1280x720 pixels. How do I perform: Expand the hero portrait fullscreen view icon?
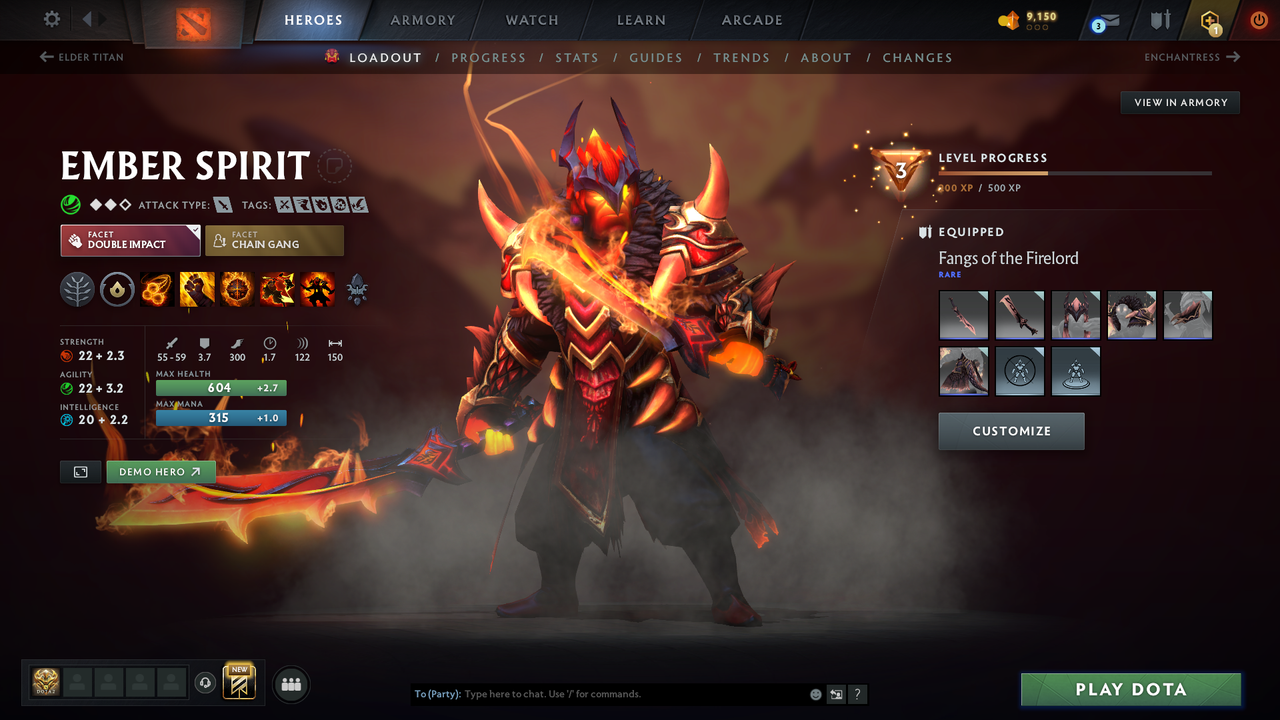[x=80, y=471]
